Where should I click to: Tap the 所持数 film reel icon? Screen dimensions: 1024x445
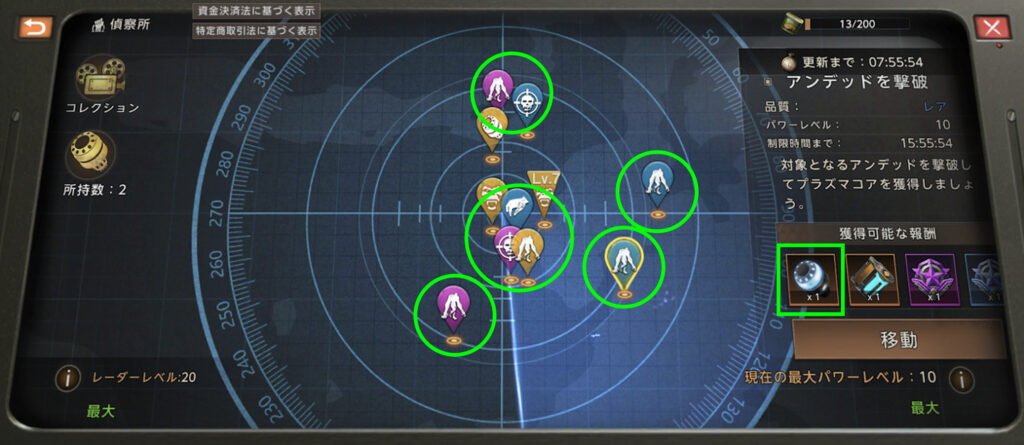pos(91,155)
